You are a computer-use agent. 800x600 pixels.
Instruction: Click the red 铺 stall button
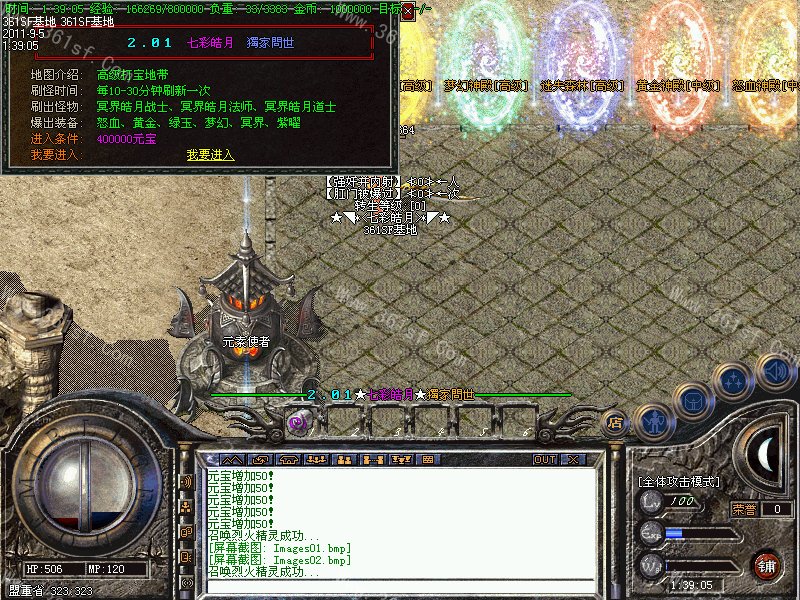pos(767,565)
